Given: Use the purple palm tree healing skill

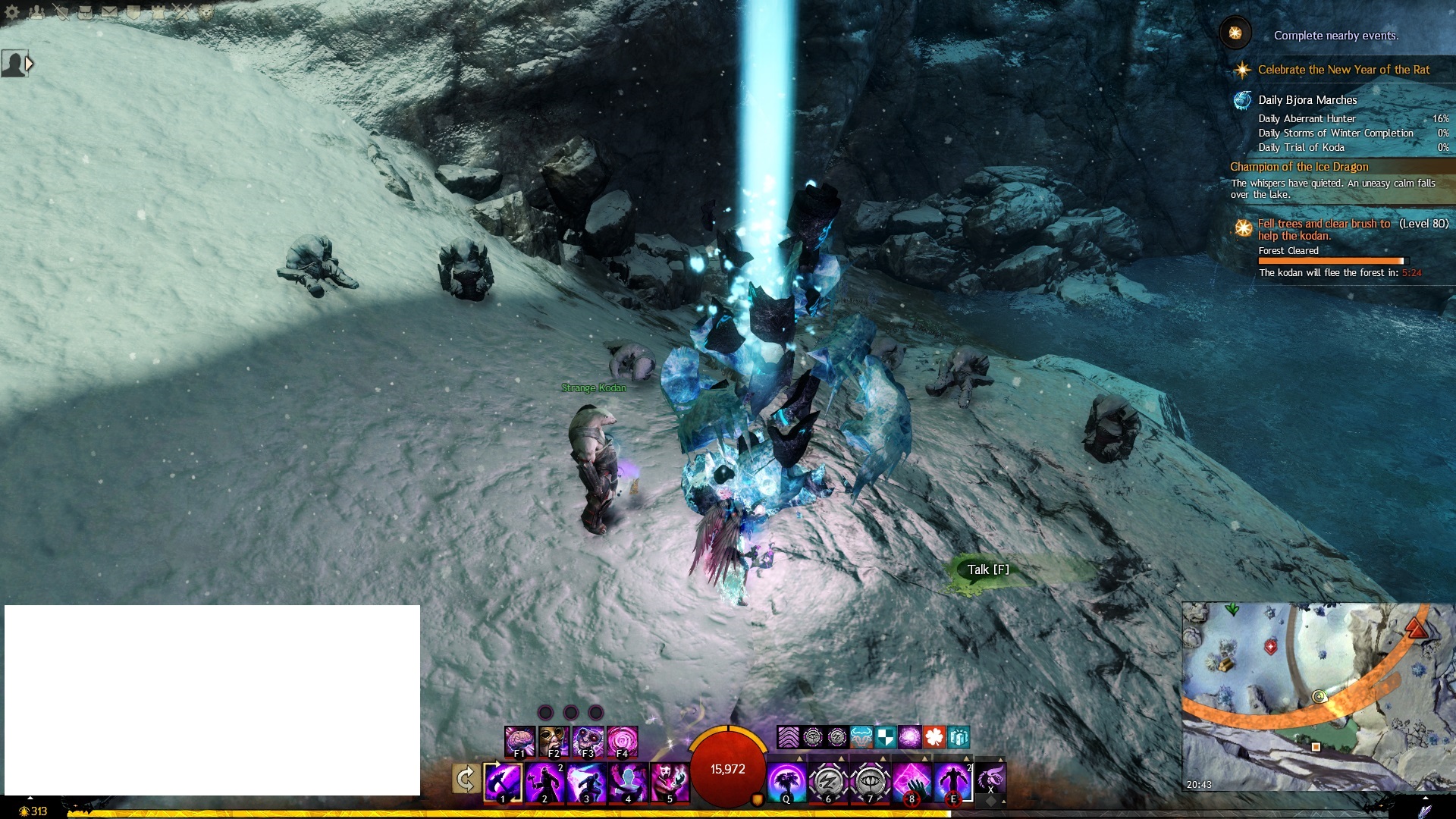Looking at the screenshot, I should pyautogui.click(x=786, y=782).
